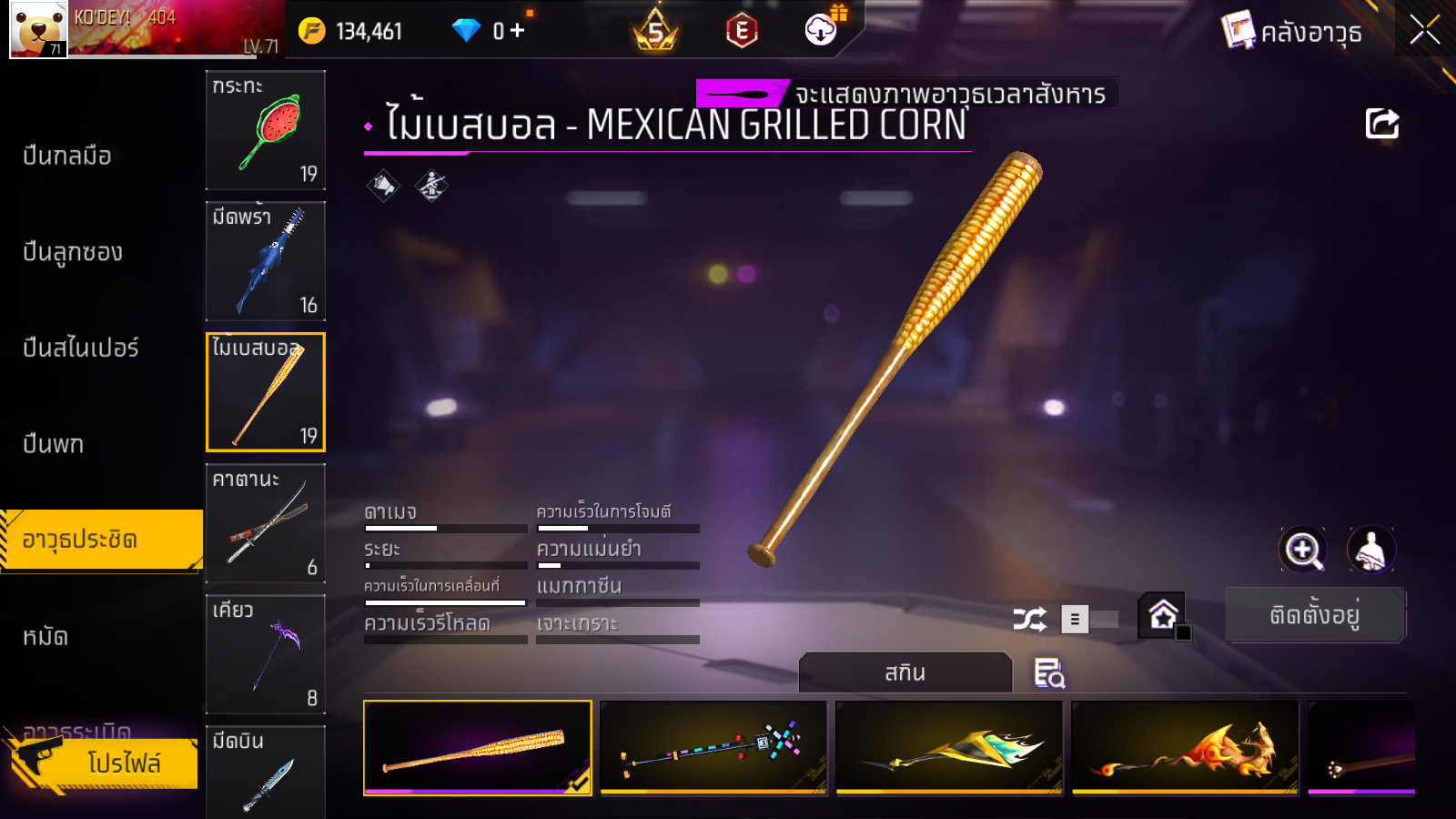Screen dimensions: 1456x819
Task: Toggle the random skin shuffle switch
Action: 1090,620
